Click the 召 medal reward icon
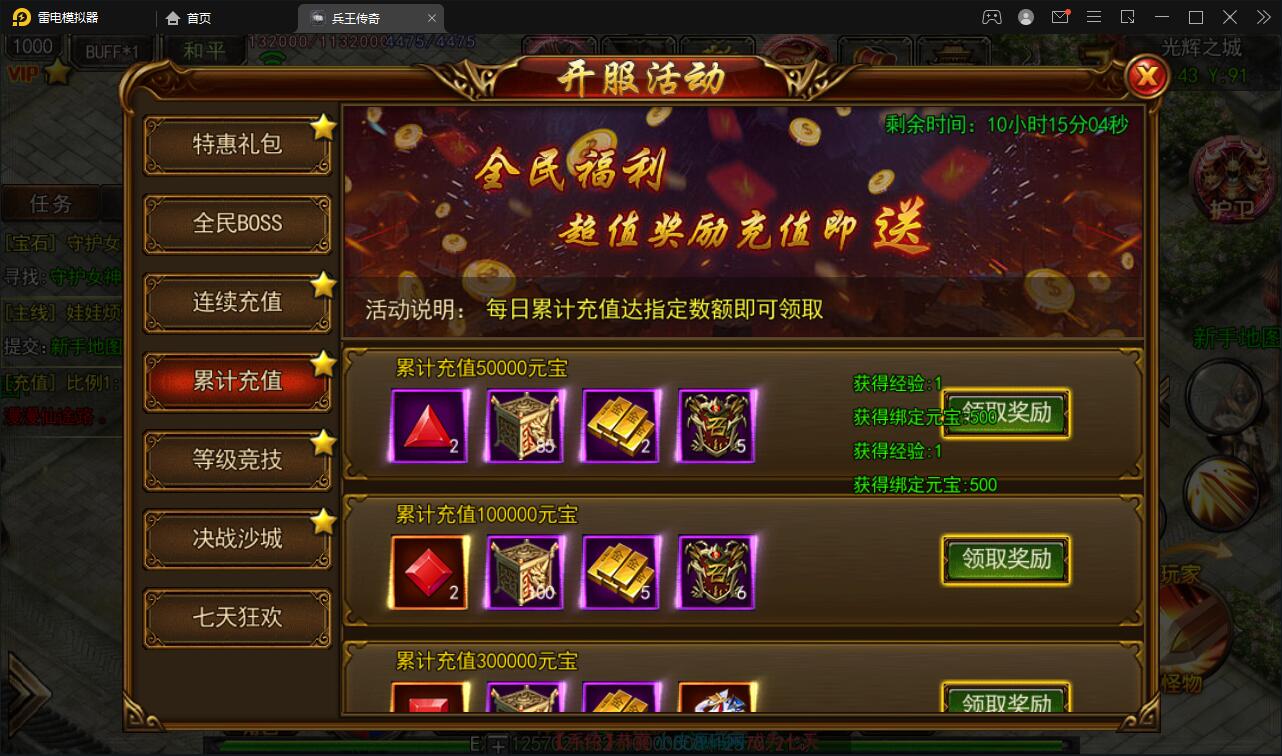Viewport: 1282px width, 756px height. [x=716, y=424]
